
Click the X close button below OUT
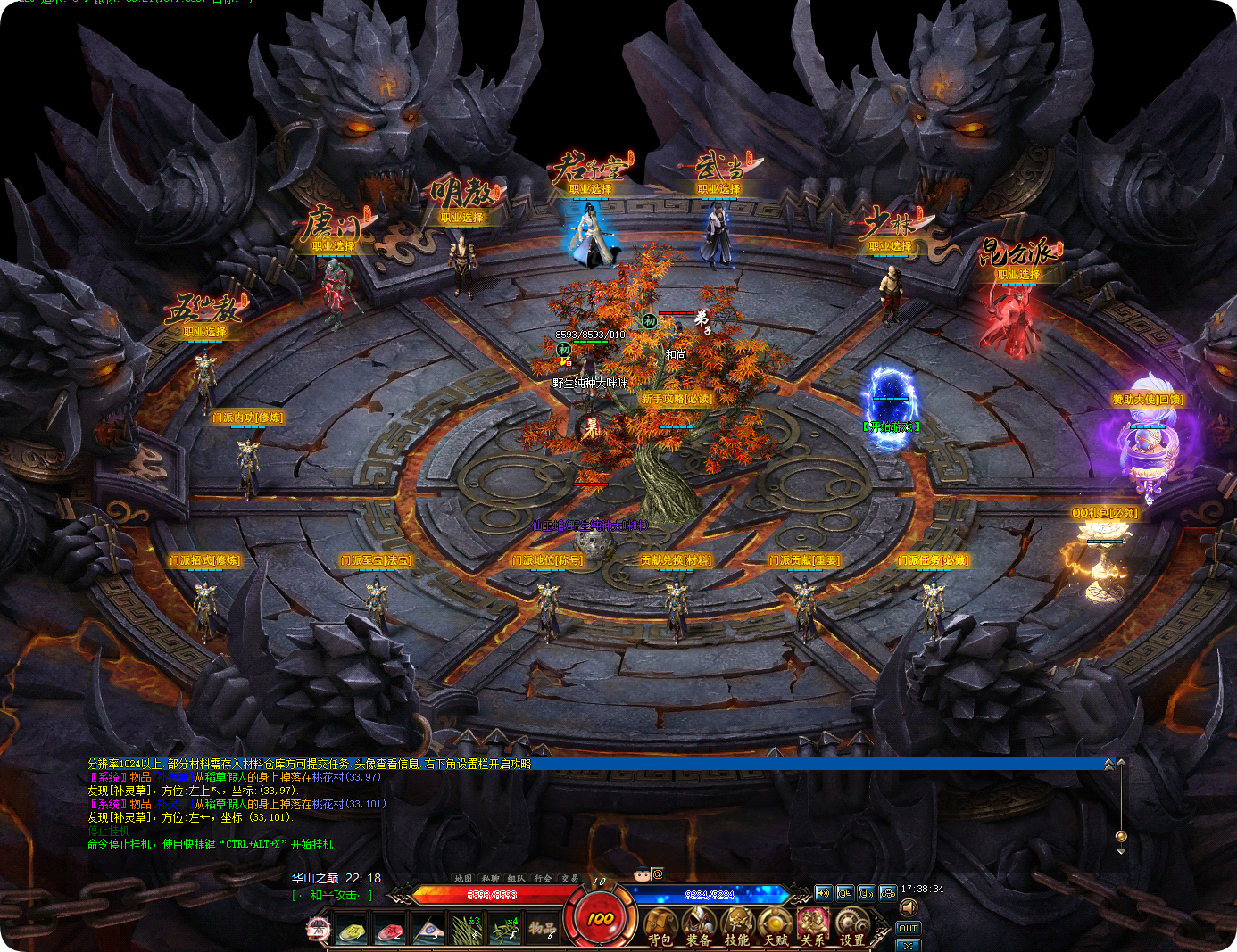pos(908,945)
